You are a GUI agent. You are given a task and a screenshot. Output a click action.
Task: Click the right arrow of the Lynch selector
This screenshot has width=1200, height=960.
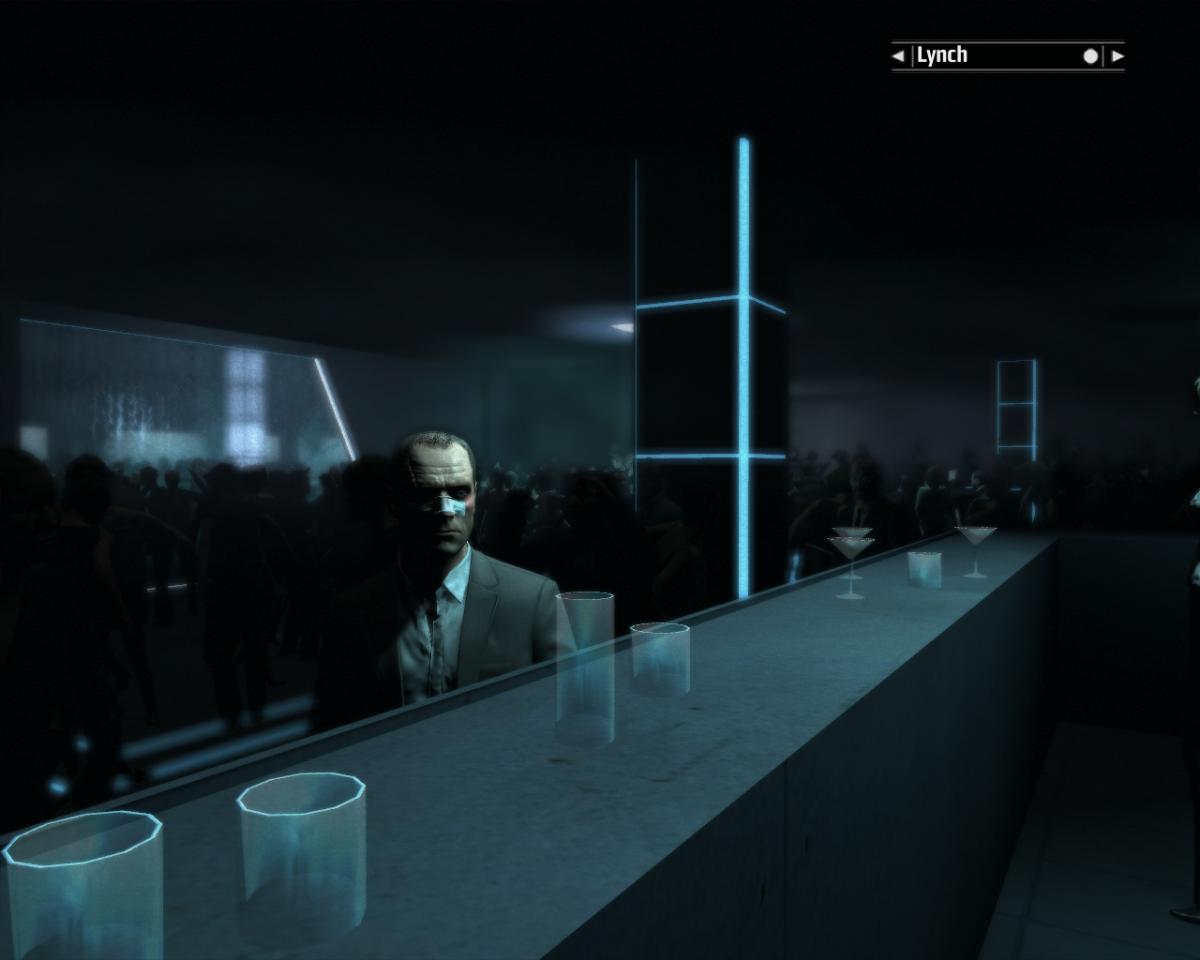click(x=1117, y=56)
